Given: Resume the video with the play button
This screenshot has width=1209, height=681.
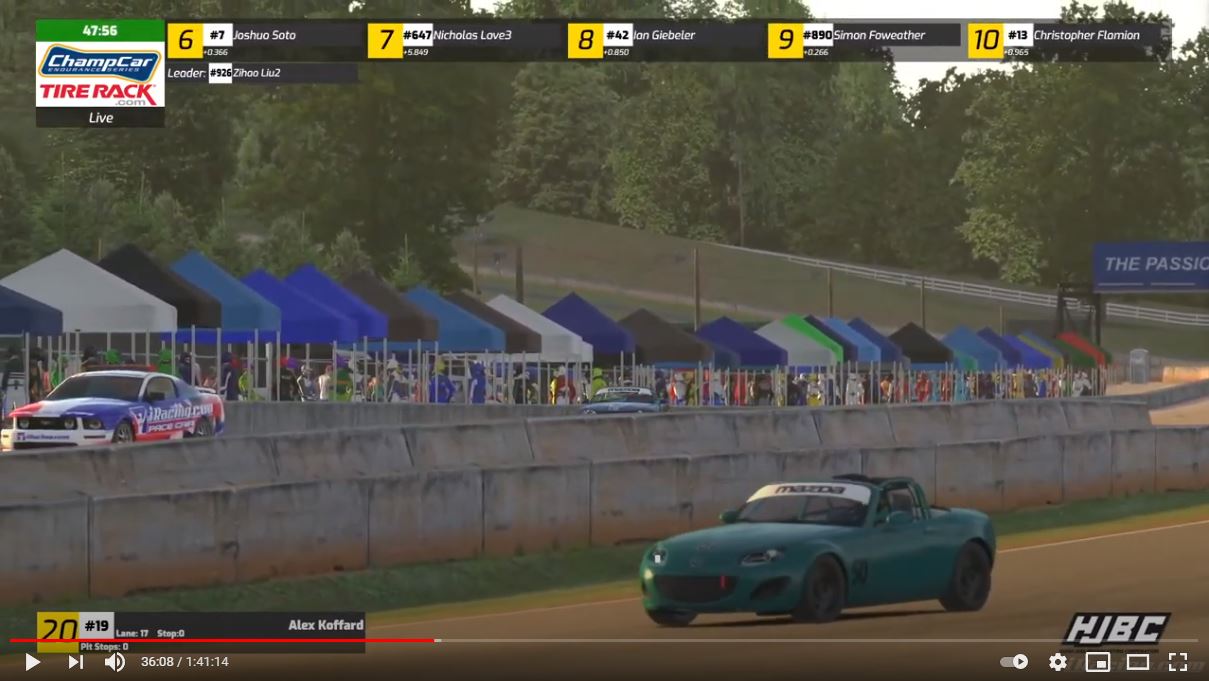Looking at the screenshot, I should point(32,662).
